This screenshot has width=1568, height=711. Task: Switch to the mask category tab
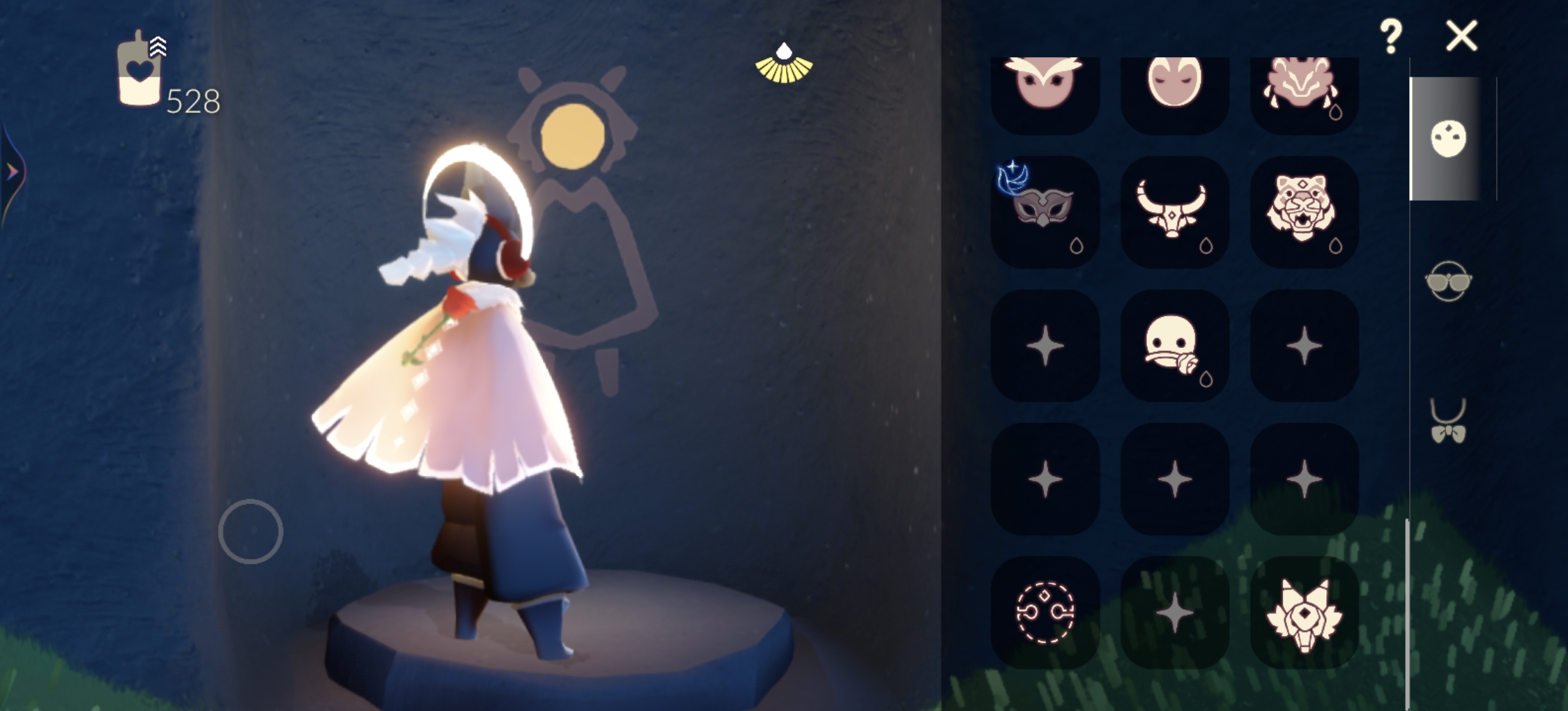click(1448, 138)
